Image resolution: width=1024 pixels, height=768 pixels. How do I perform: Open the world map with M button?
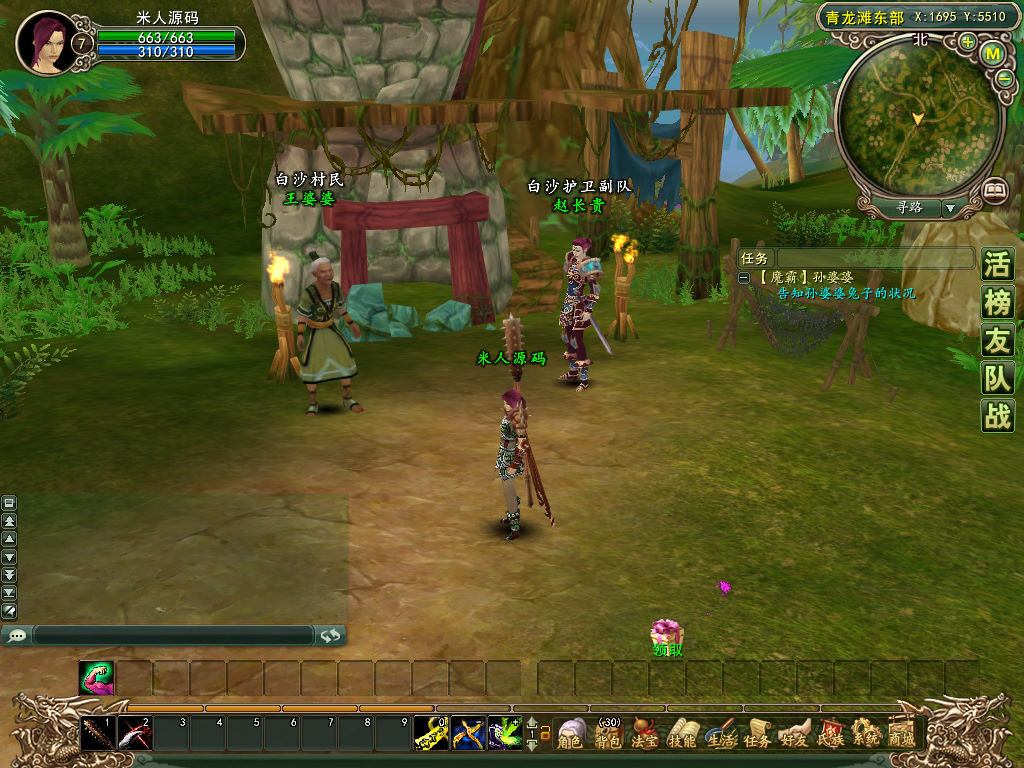click(x=992, y=53)
